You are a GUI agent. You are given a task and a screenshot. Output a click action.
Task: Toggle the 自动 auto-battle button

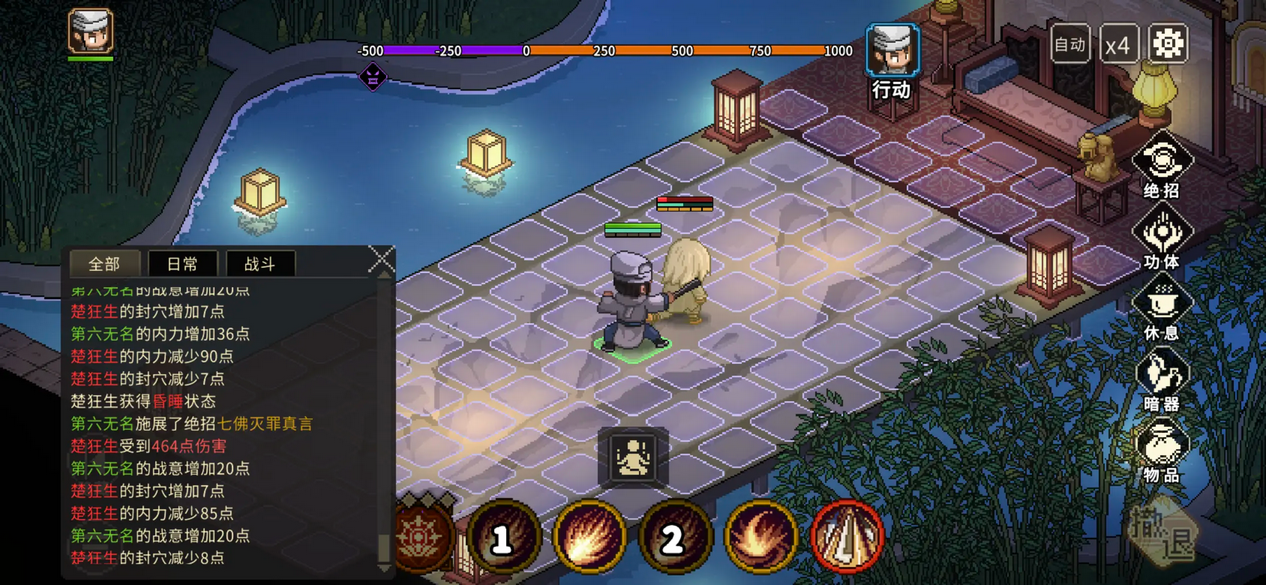pos(1070,45)
